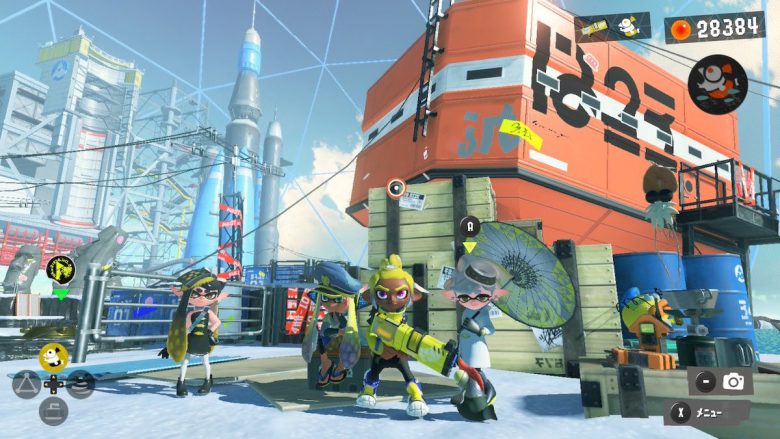Image resolution: width=780 pixels, height=439 pixels.
Task: Pick the squid-shaped emote on the right
Action: 81,383
